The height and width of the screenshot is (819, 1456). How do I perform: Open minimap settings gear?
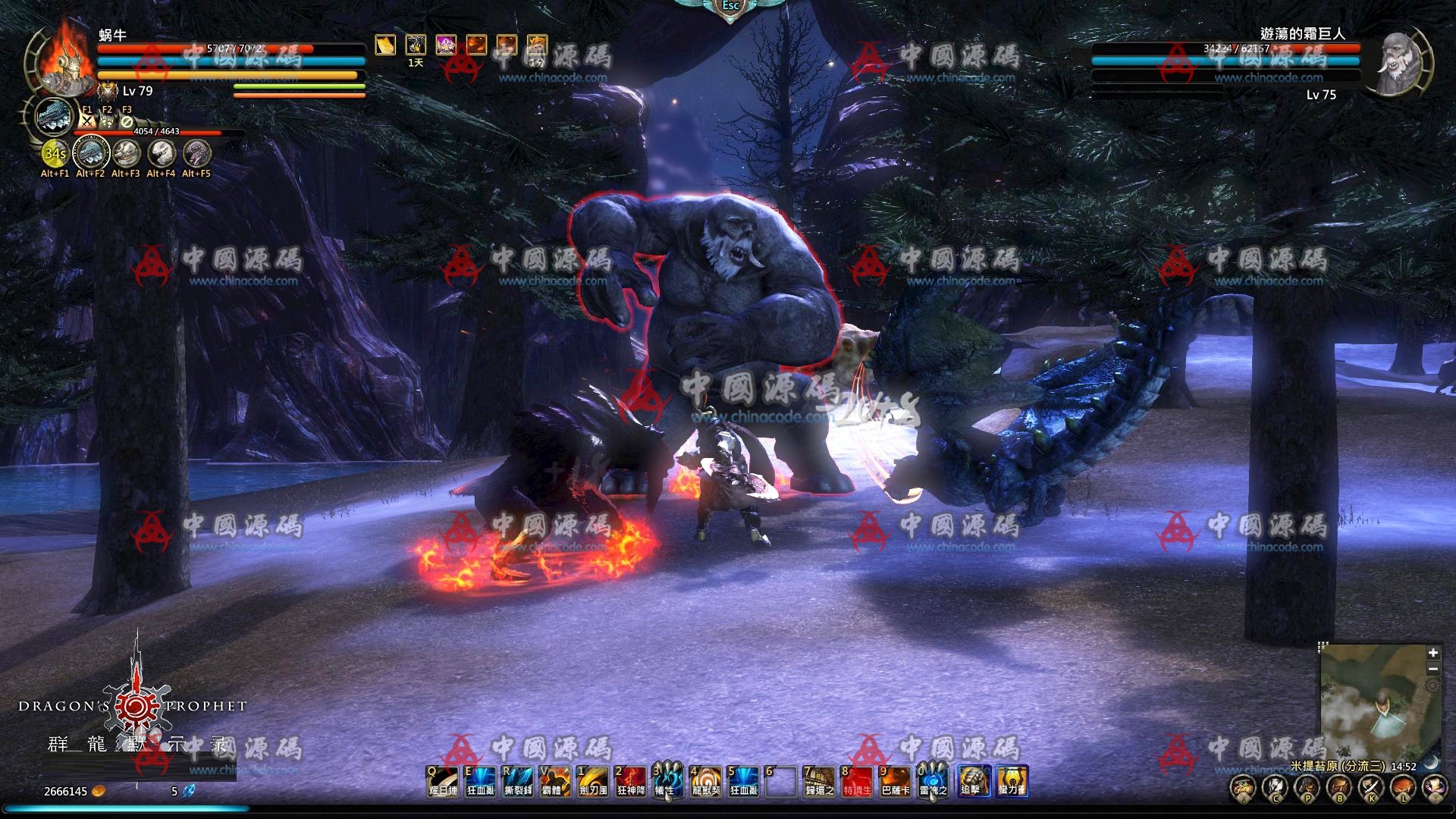(1432, 686)
